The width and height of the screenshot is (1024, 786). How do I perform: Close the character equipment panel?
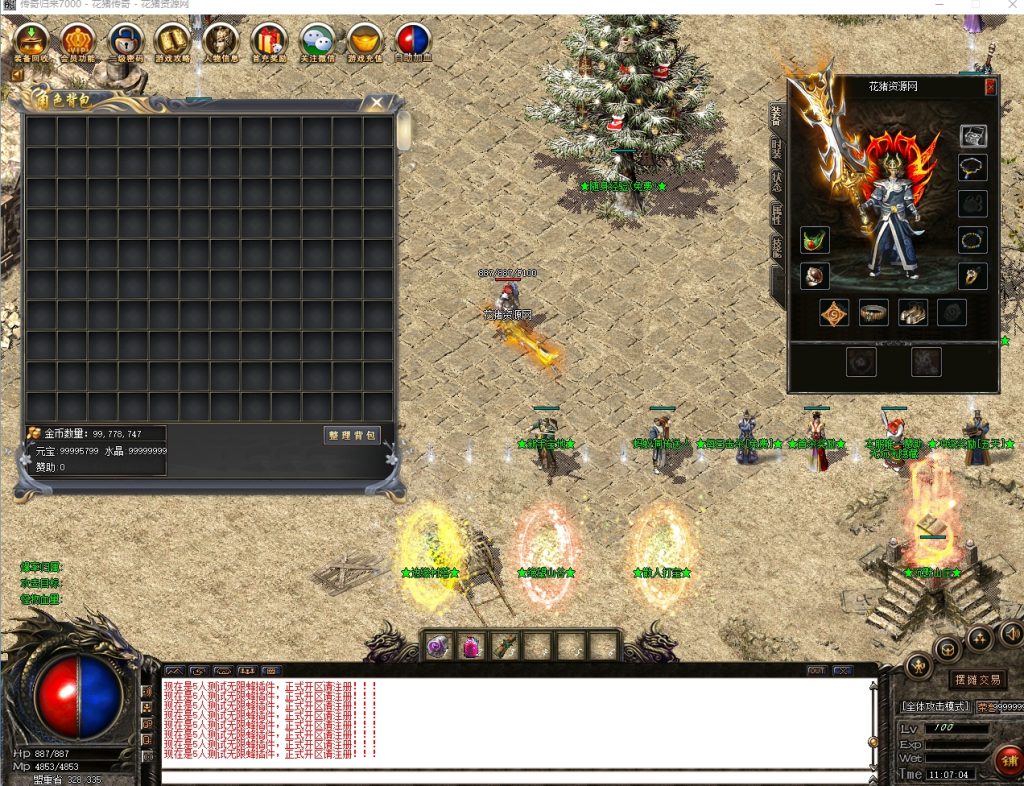pyautogui.click(x=990, y=87)
